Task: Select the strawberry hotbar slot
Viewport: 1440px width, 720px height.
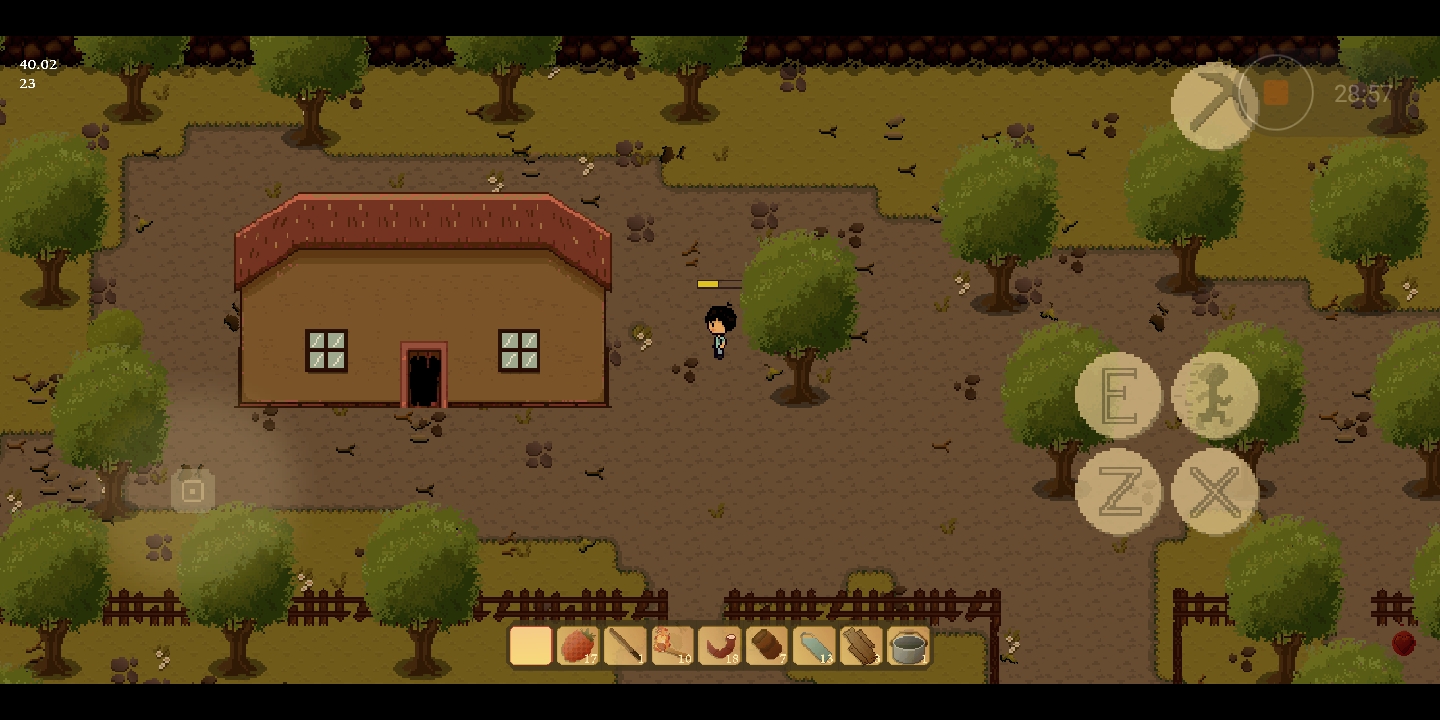Action: (x=578, y=646)
